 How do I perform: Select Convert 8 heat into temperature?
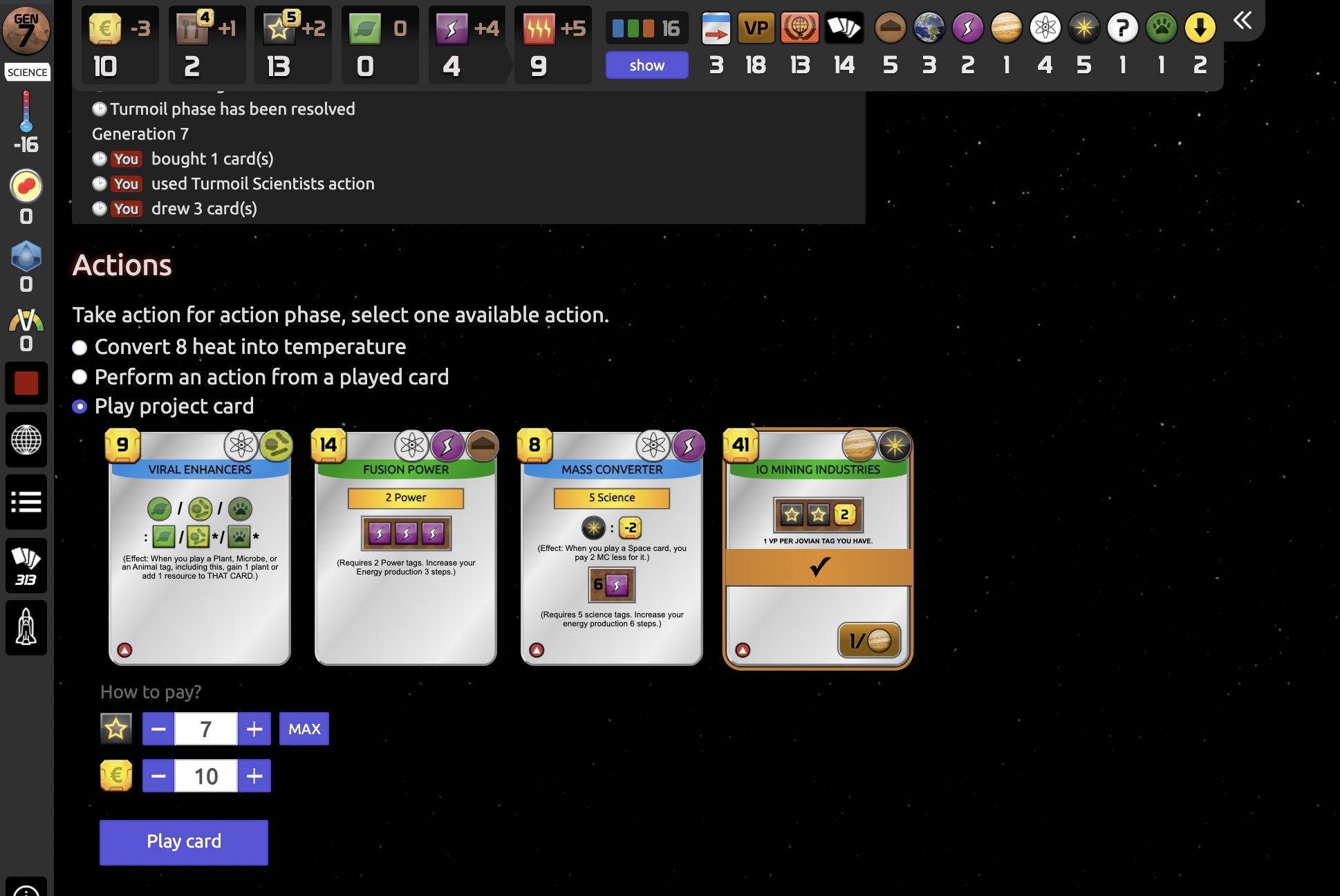click(79, 348)
